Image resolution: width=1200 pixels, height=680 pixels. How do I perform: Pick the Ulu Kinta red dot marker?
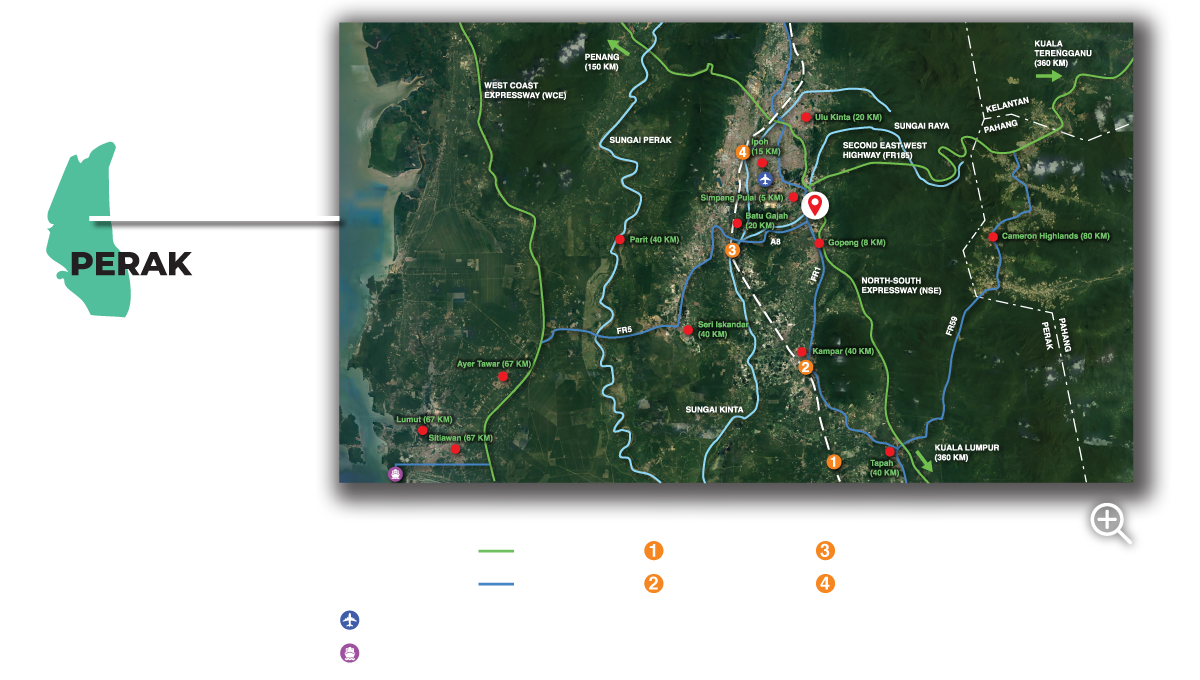[806, 118]
